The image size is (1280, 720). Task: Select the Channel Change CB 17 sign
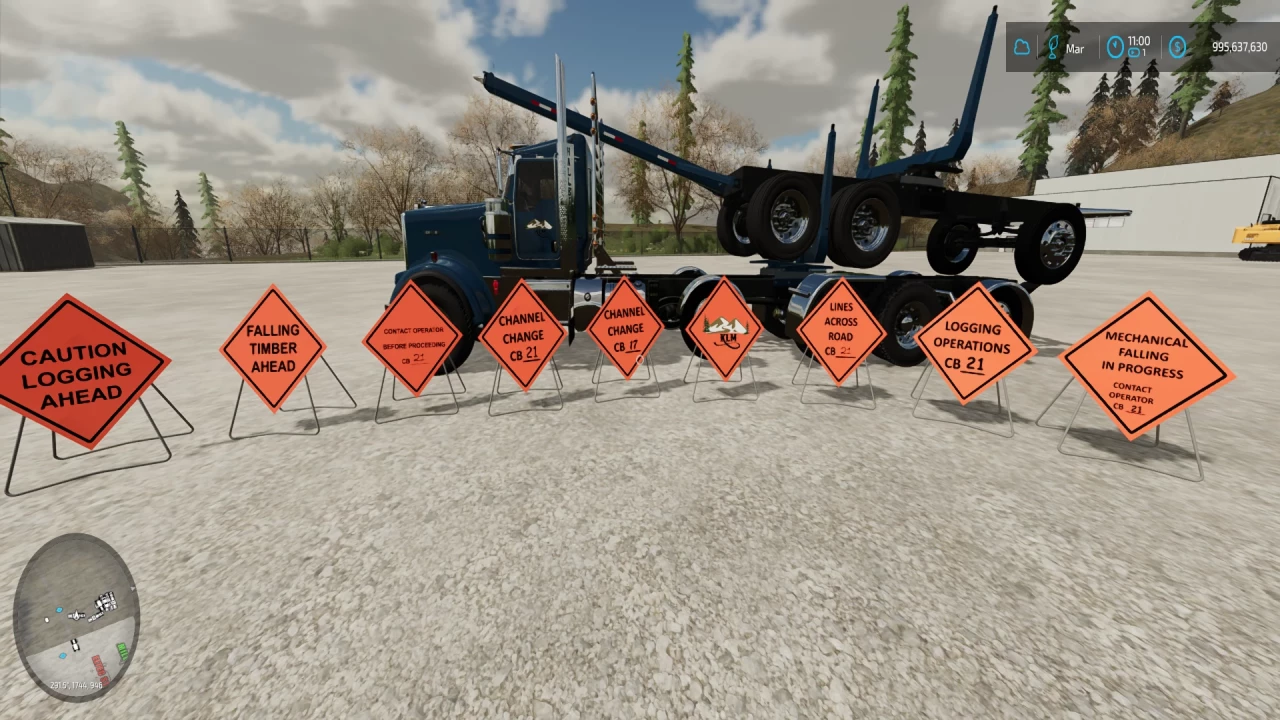pyautogui.click(x=624, y=330)
